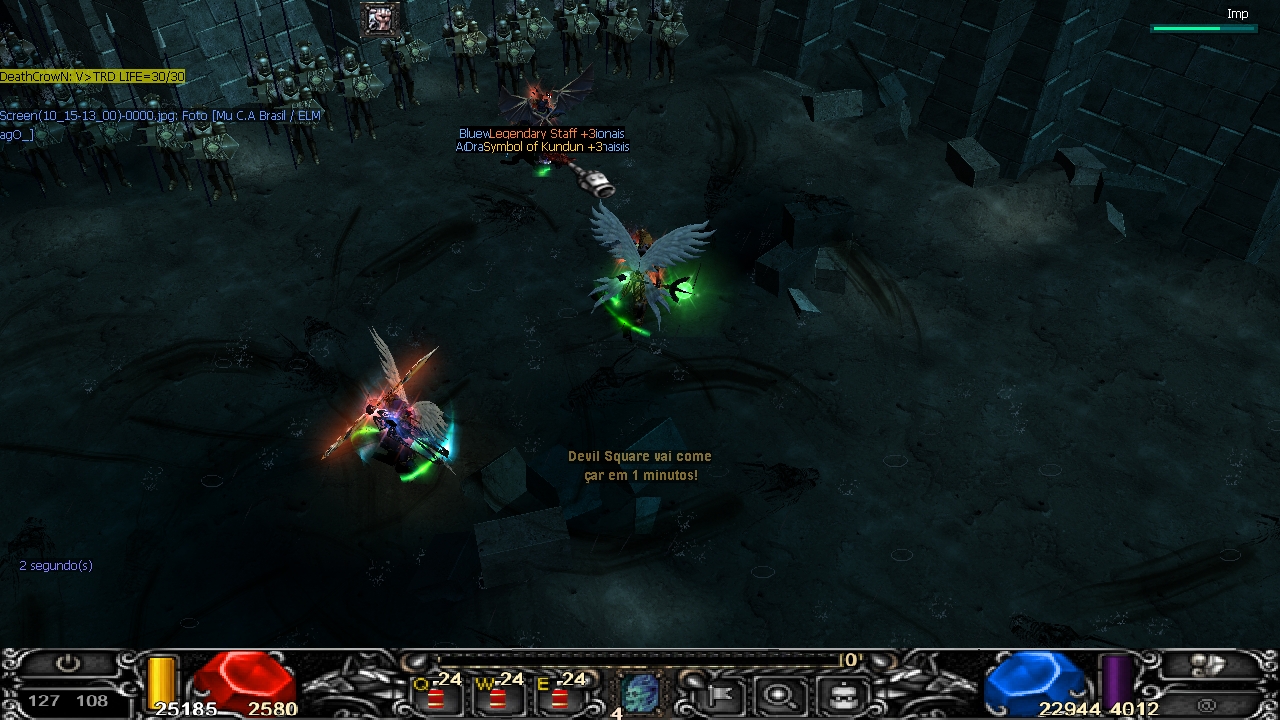Click the power button on the bottom bar

point(67,664)
